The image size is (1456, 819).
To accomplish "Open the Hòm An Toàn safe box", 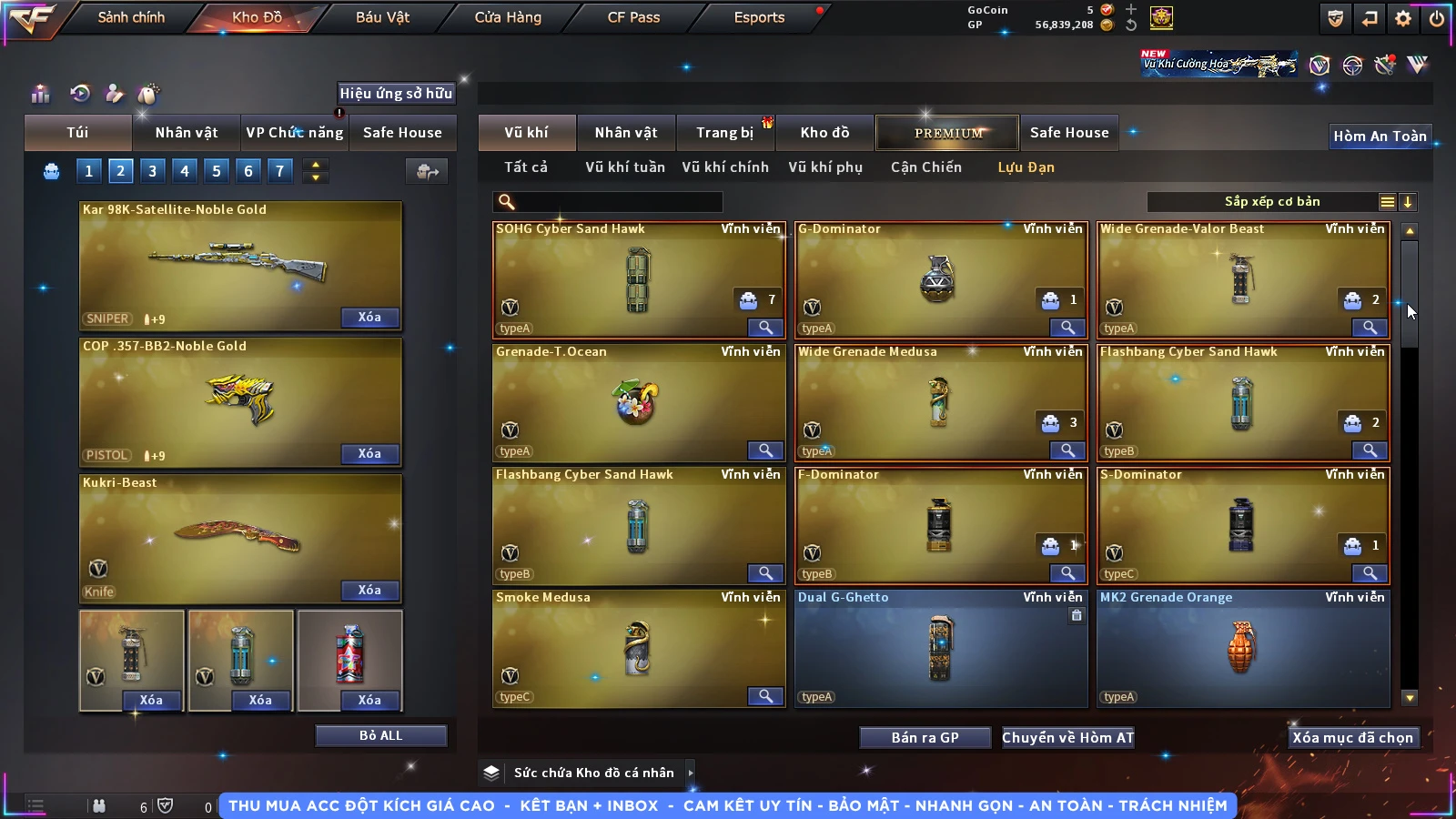I will 1380,136.
